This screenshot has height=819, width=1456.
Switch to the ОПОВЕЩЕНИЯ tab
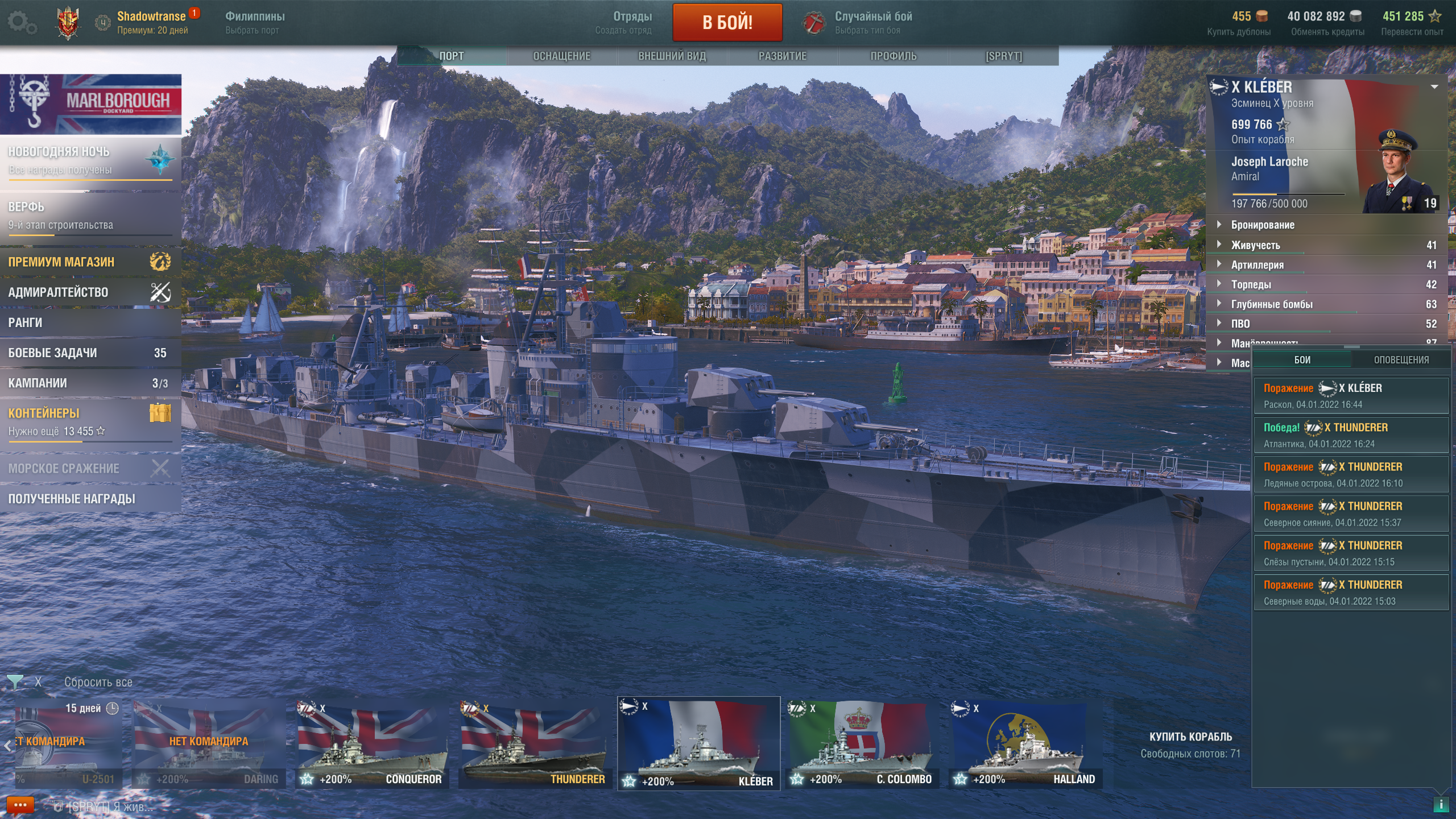[1401, 359]
